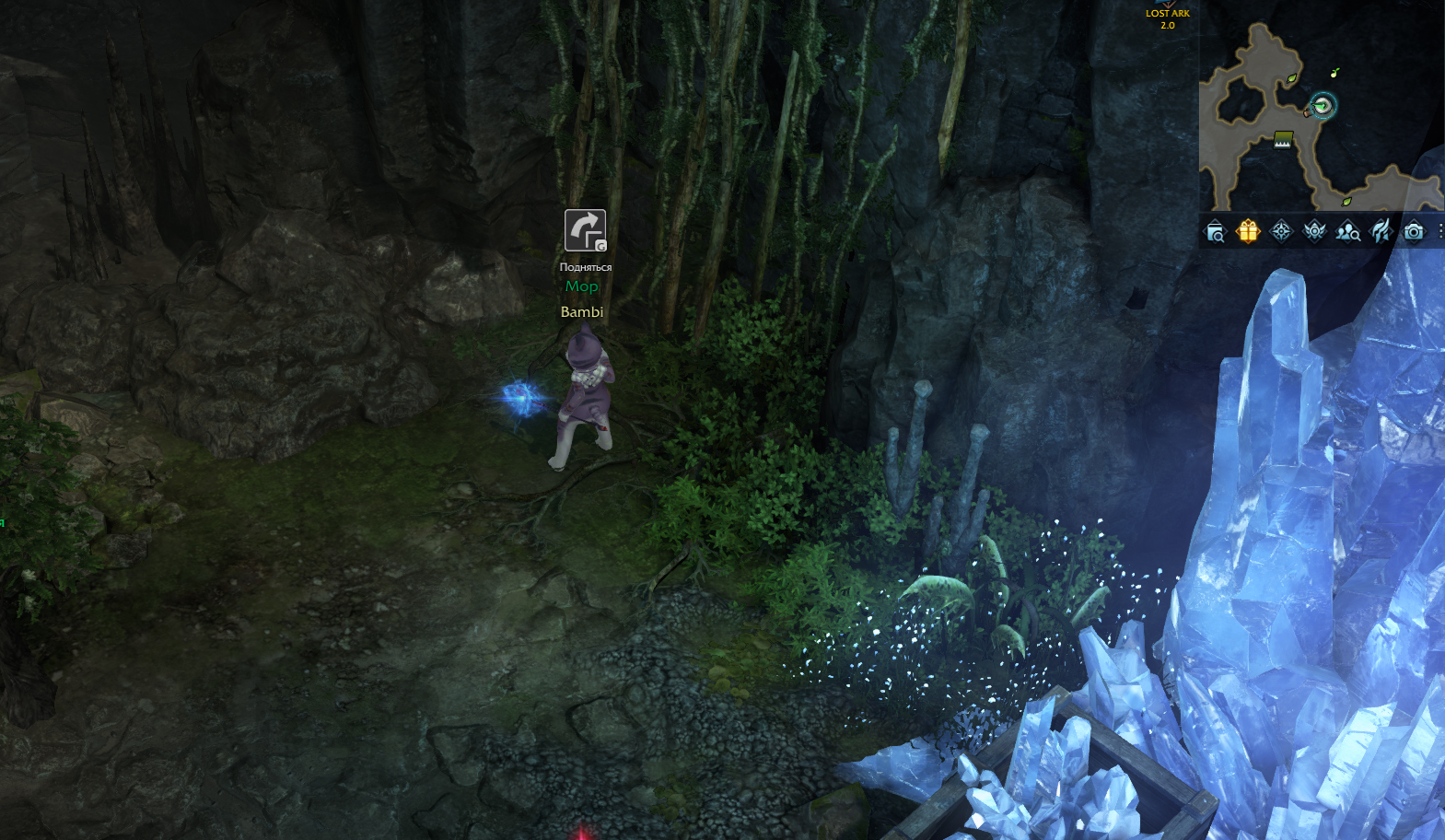Open the compass rose icon below minimap
The height and width of the screenshot is (840, 1445).
(1281, 231)
